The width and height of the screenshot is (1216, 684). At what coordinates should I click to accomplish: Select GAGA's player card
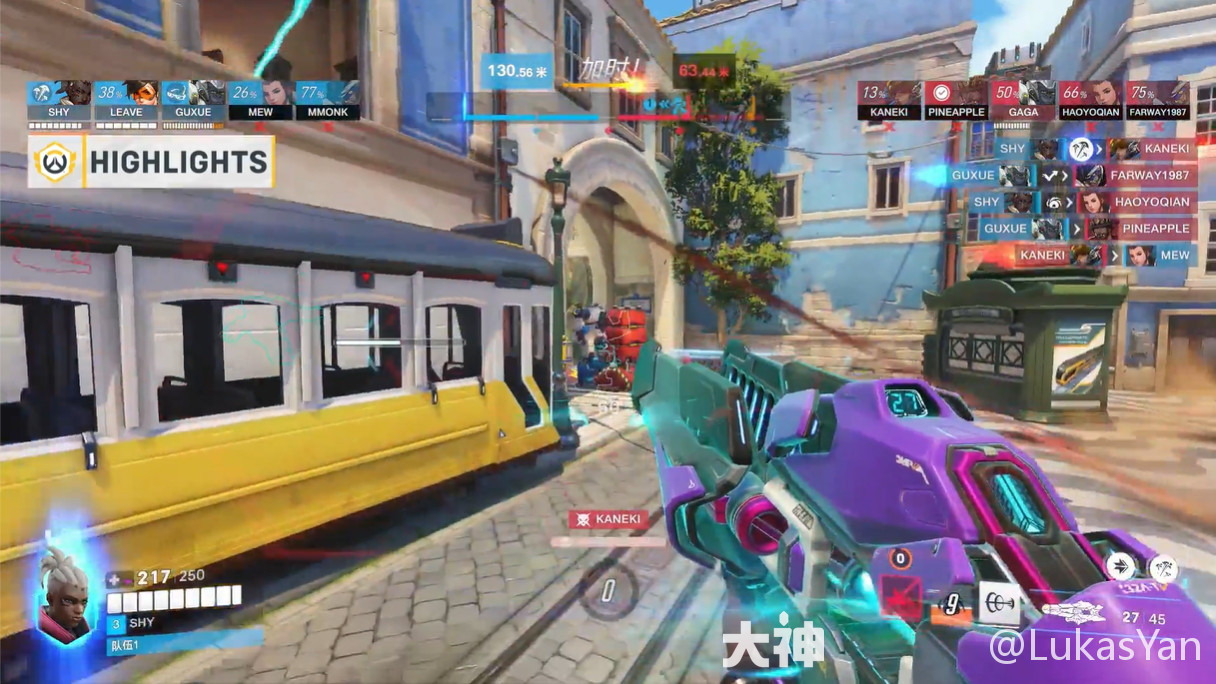tap(1023, 100)
